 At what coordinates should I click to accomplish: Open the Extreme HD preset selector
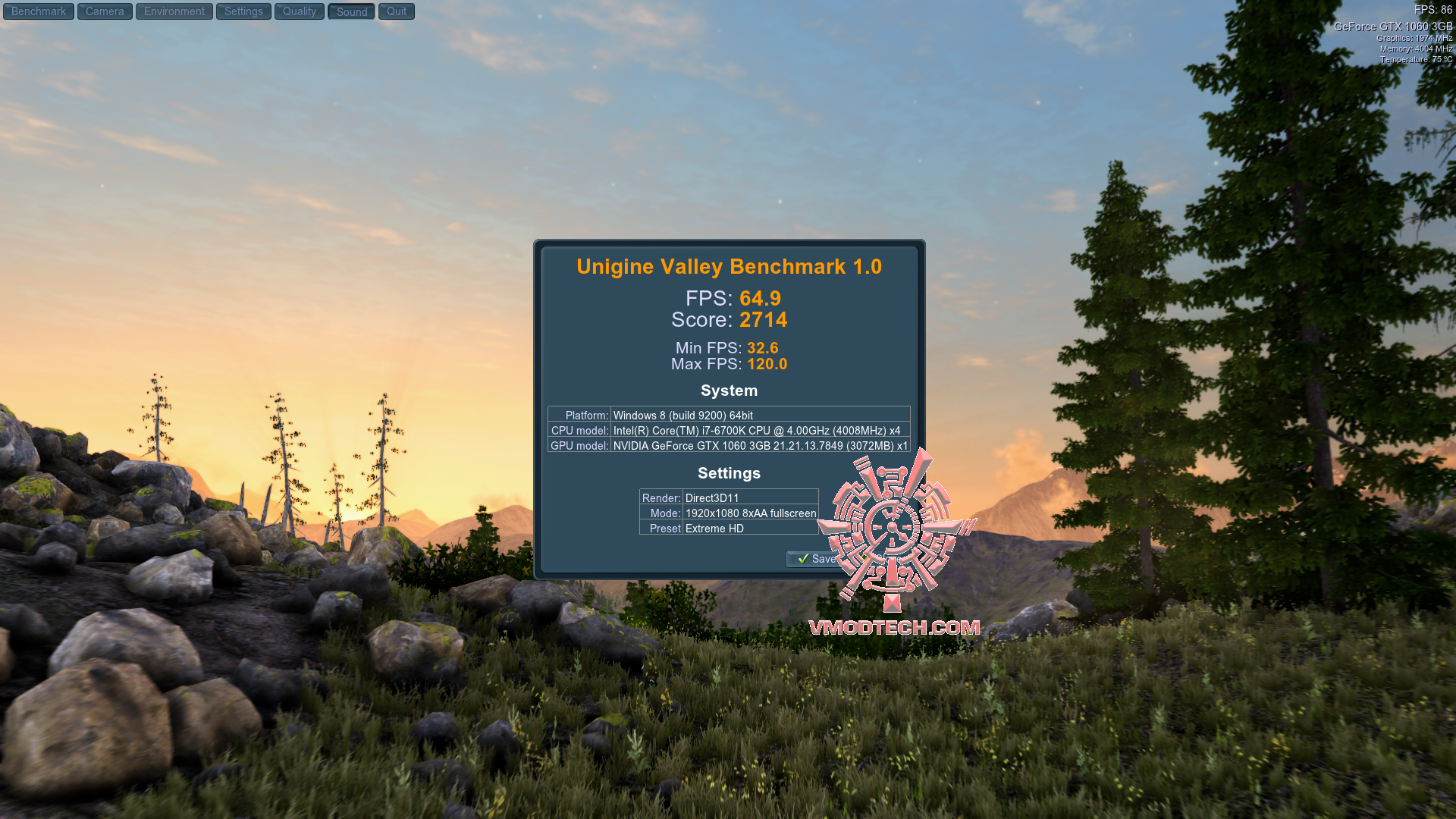point(750,529)
